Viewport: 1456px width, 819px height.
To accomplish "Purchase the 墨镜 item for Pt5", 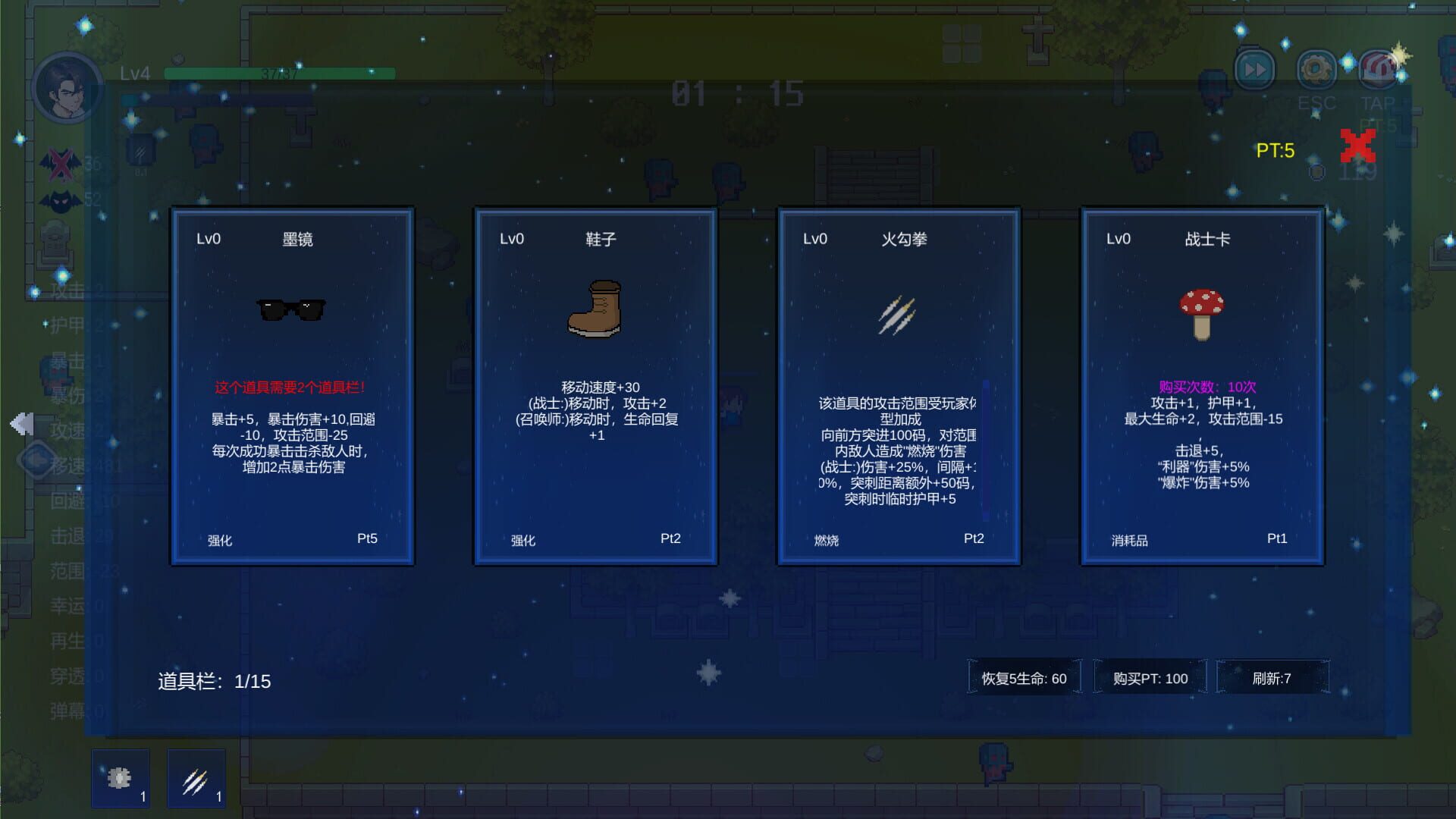I will coord(368,538).
